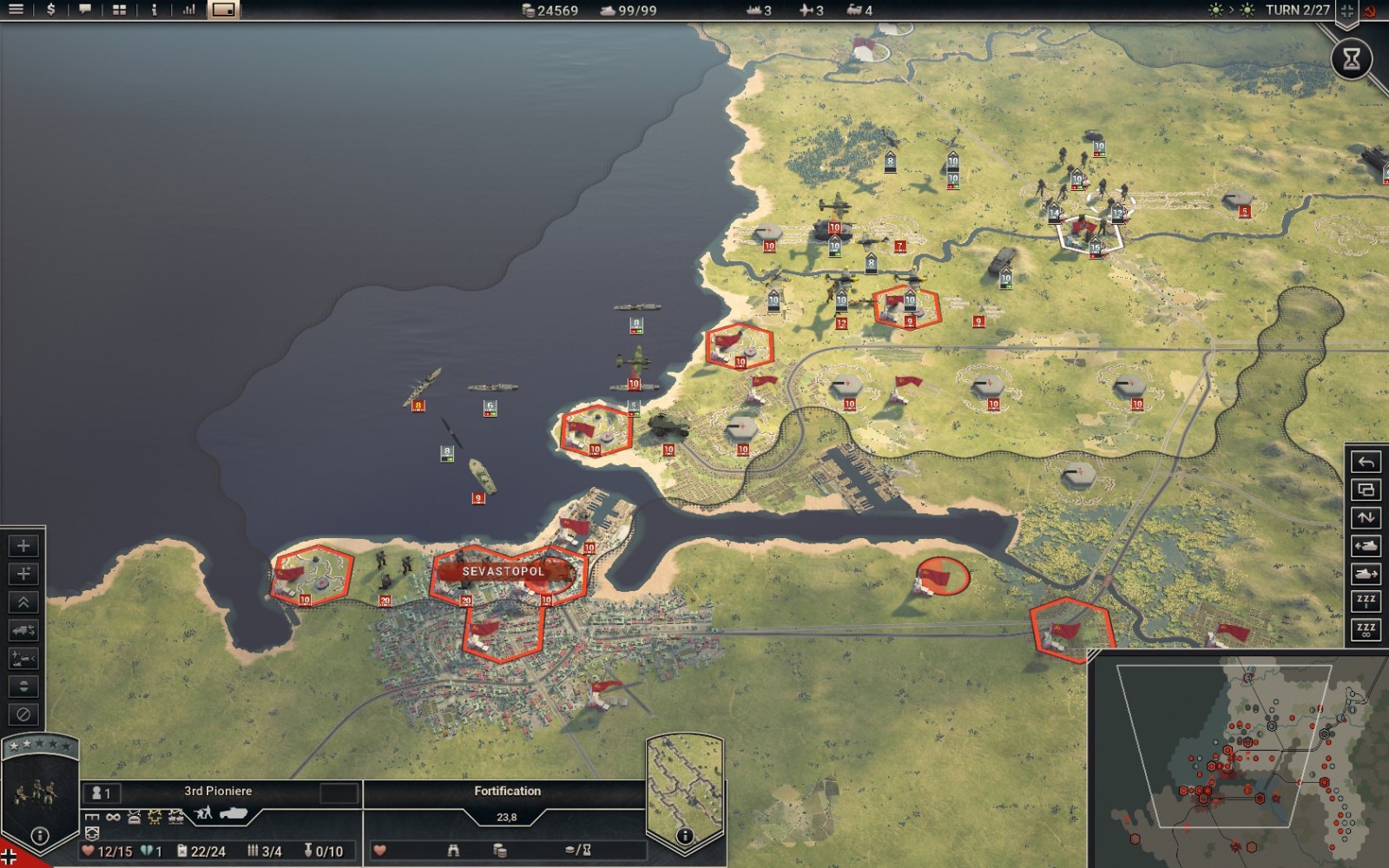This screenshot has width=1389, height=868.
Task: Open the bar chart statistics screen
Action: point(188,10)
